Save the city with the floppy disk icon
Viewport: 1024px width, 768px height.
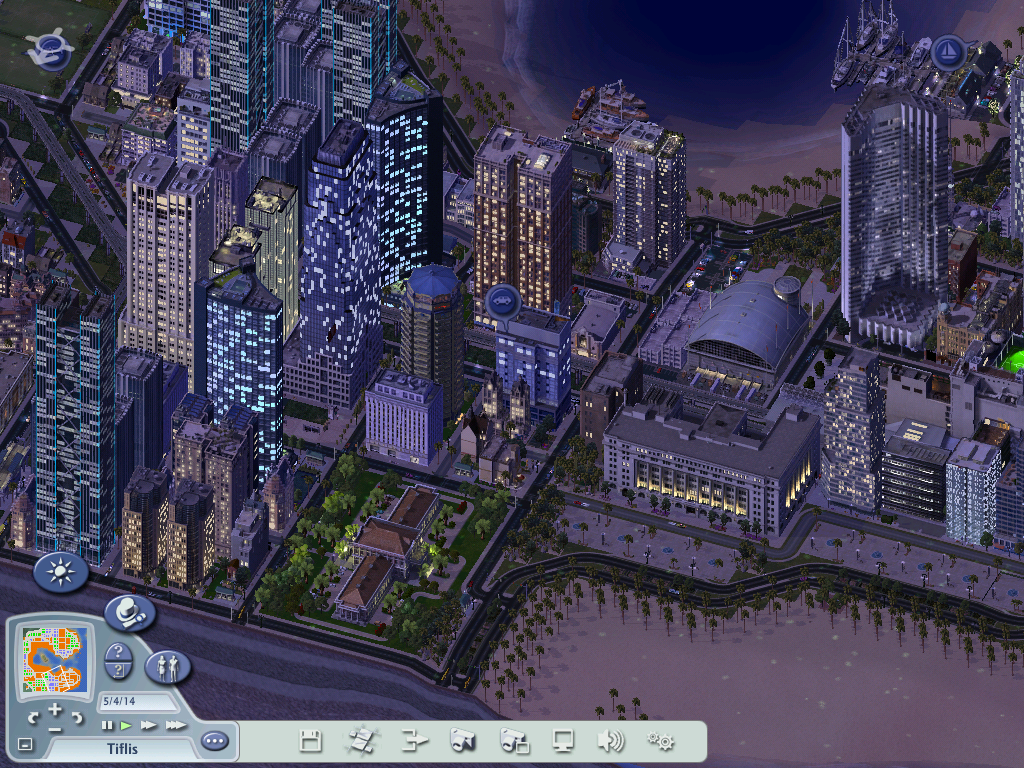(311, 741)
